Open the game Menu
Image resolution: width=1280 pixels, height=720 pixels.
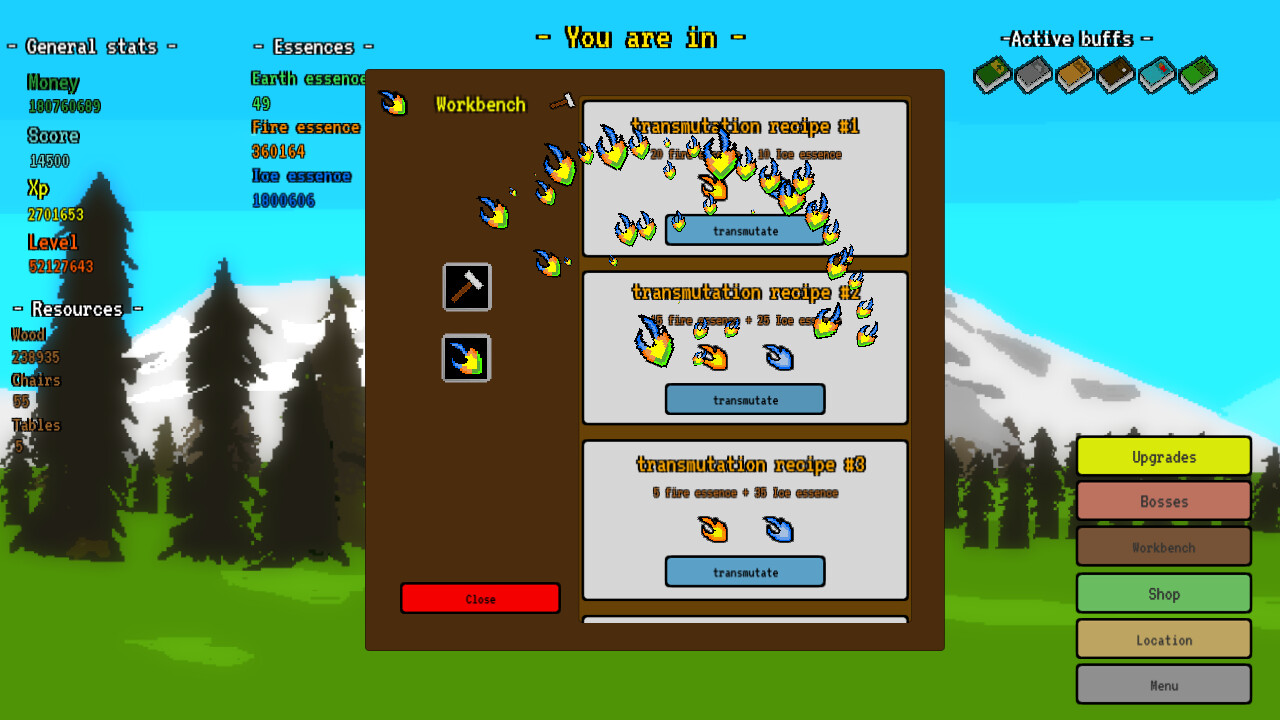click(x=1163, y=684)
